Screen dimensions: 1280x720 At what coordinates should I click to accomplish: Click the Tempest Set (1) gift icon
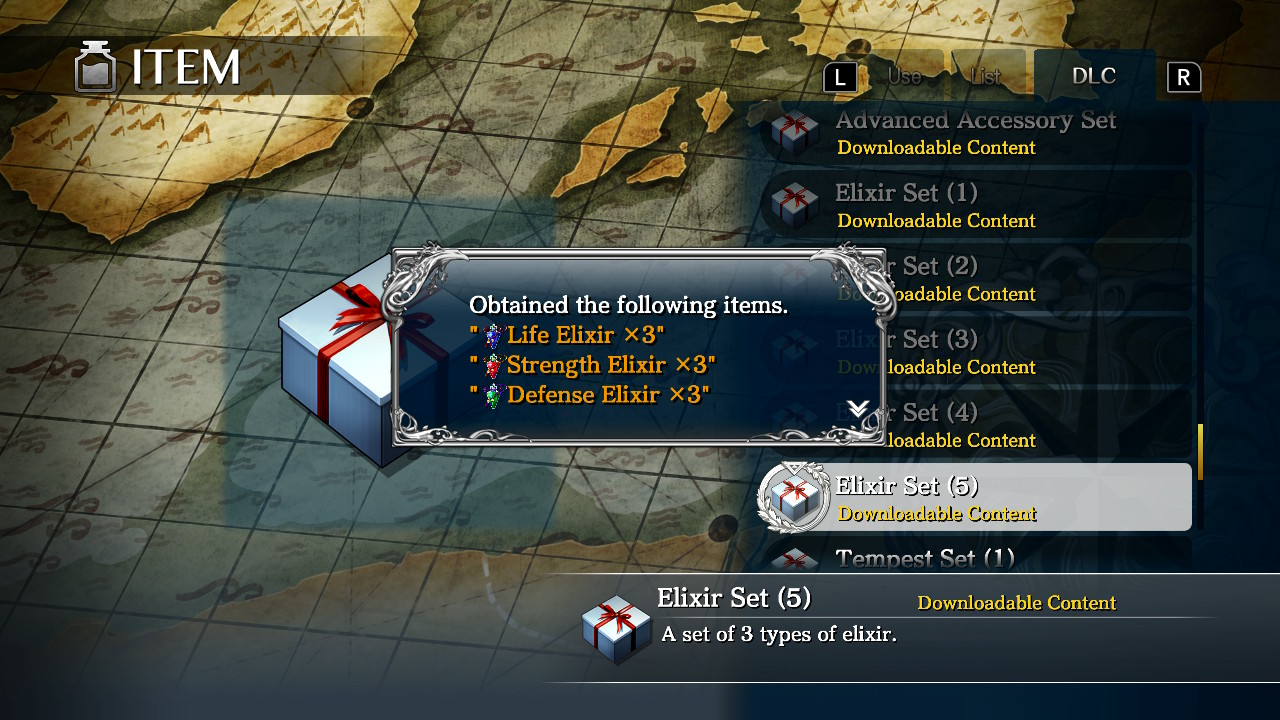point(793,560)
